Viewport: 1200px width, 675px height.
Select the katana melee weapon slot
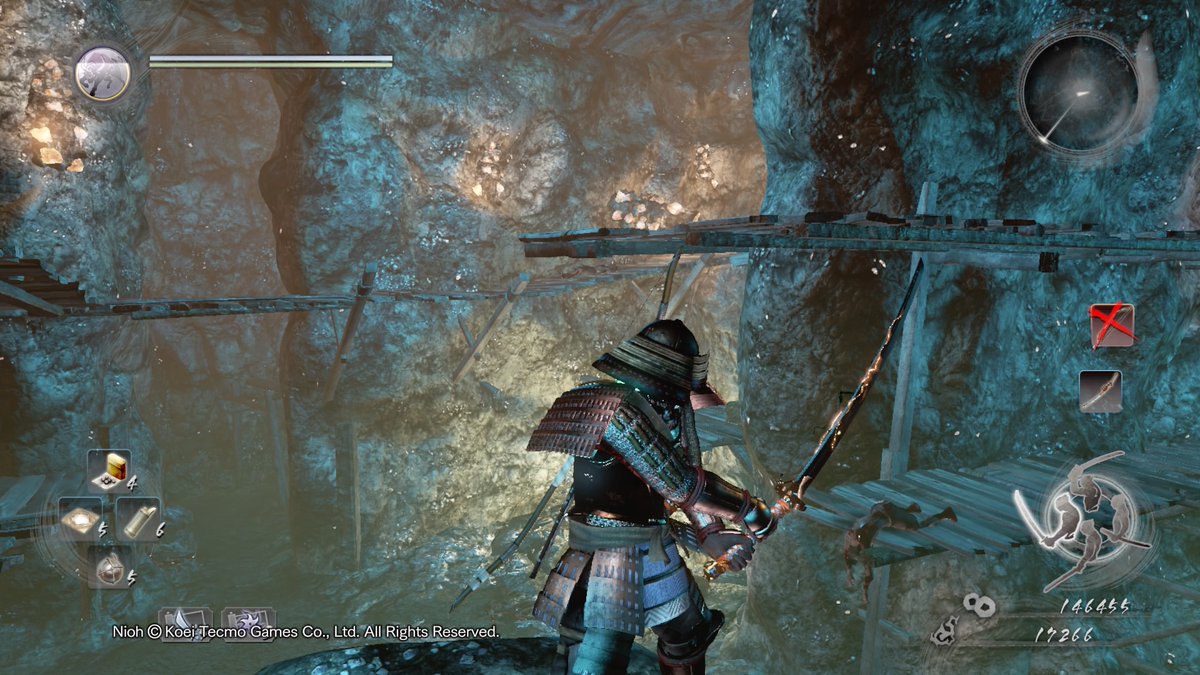pos(1100,391)
